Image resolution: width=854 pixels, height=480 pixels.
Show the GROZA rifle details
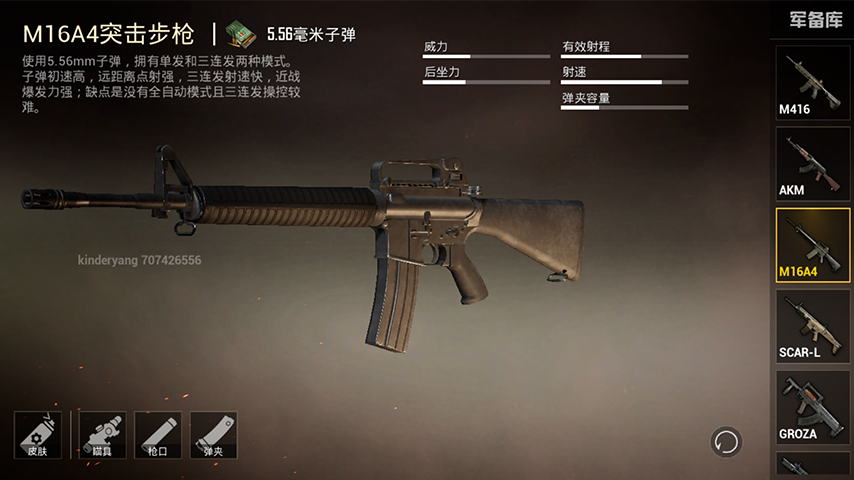point(813,409)
